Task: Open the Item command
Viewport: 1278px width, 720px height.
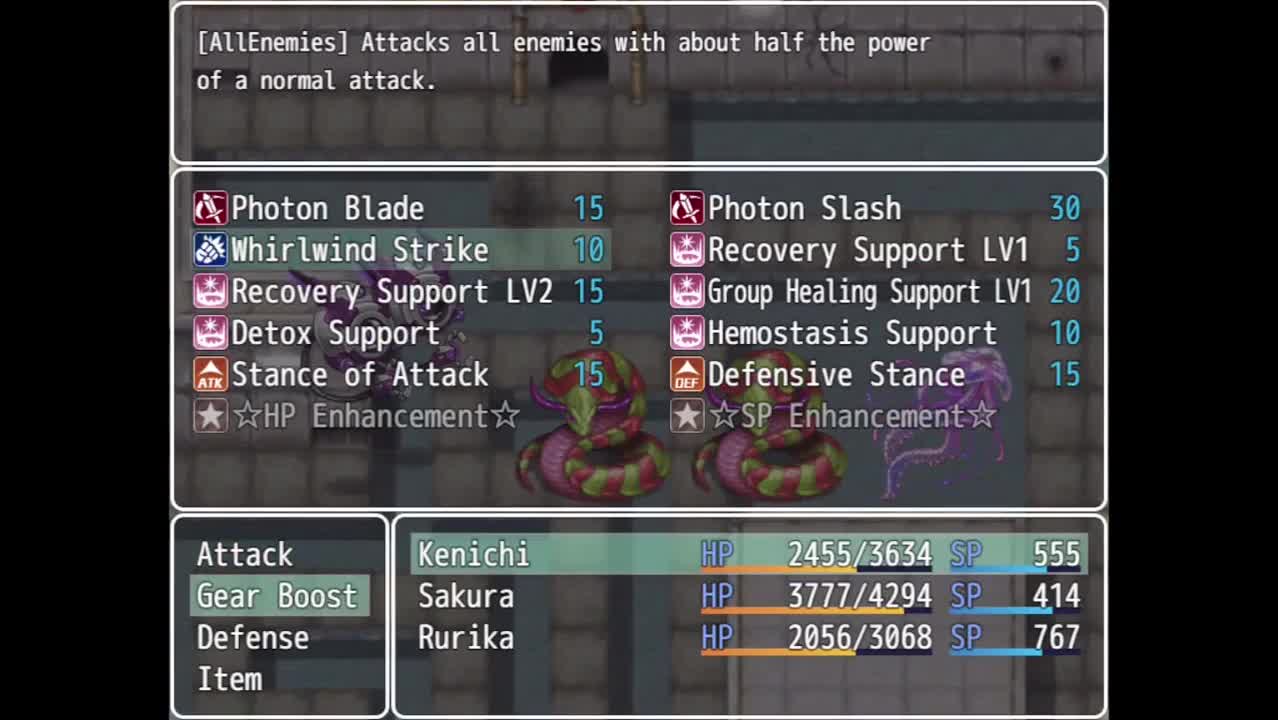Action: pos(230,680)
